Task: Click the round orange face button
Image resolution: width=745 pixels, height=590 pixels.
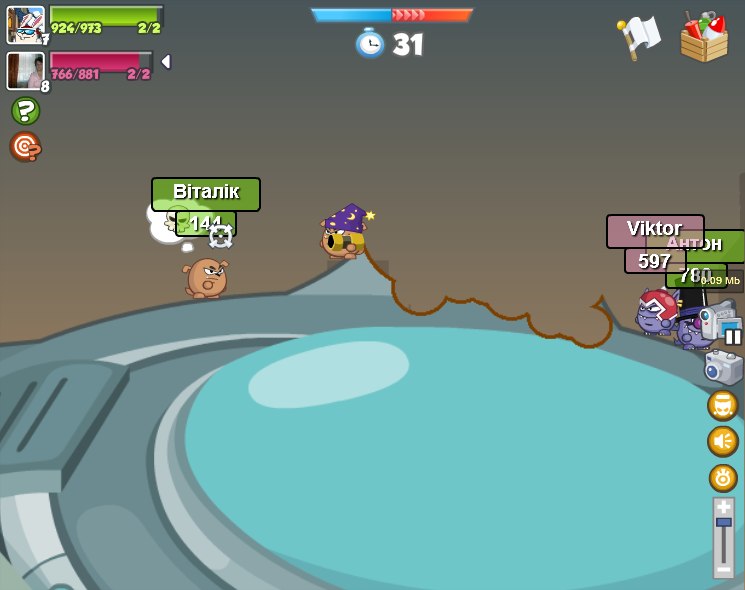Action: (722, 405)
